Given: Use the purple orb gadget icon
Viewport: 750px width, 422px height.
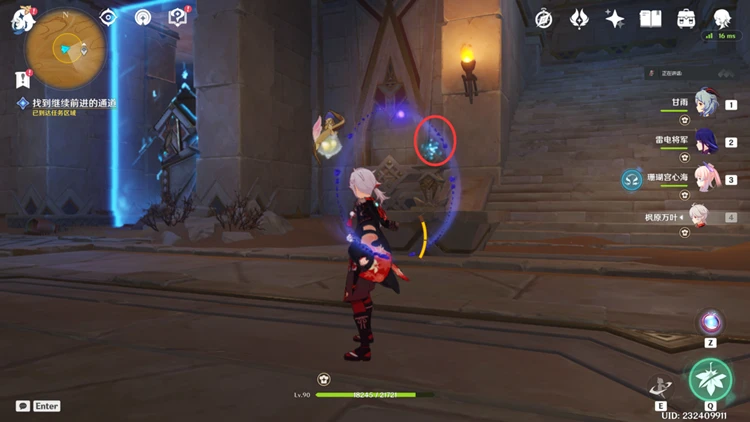Looking at the screenshot, I should pos(711,322).
